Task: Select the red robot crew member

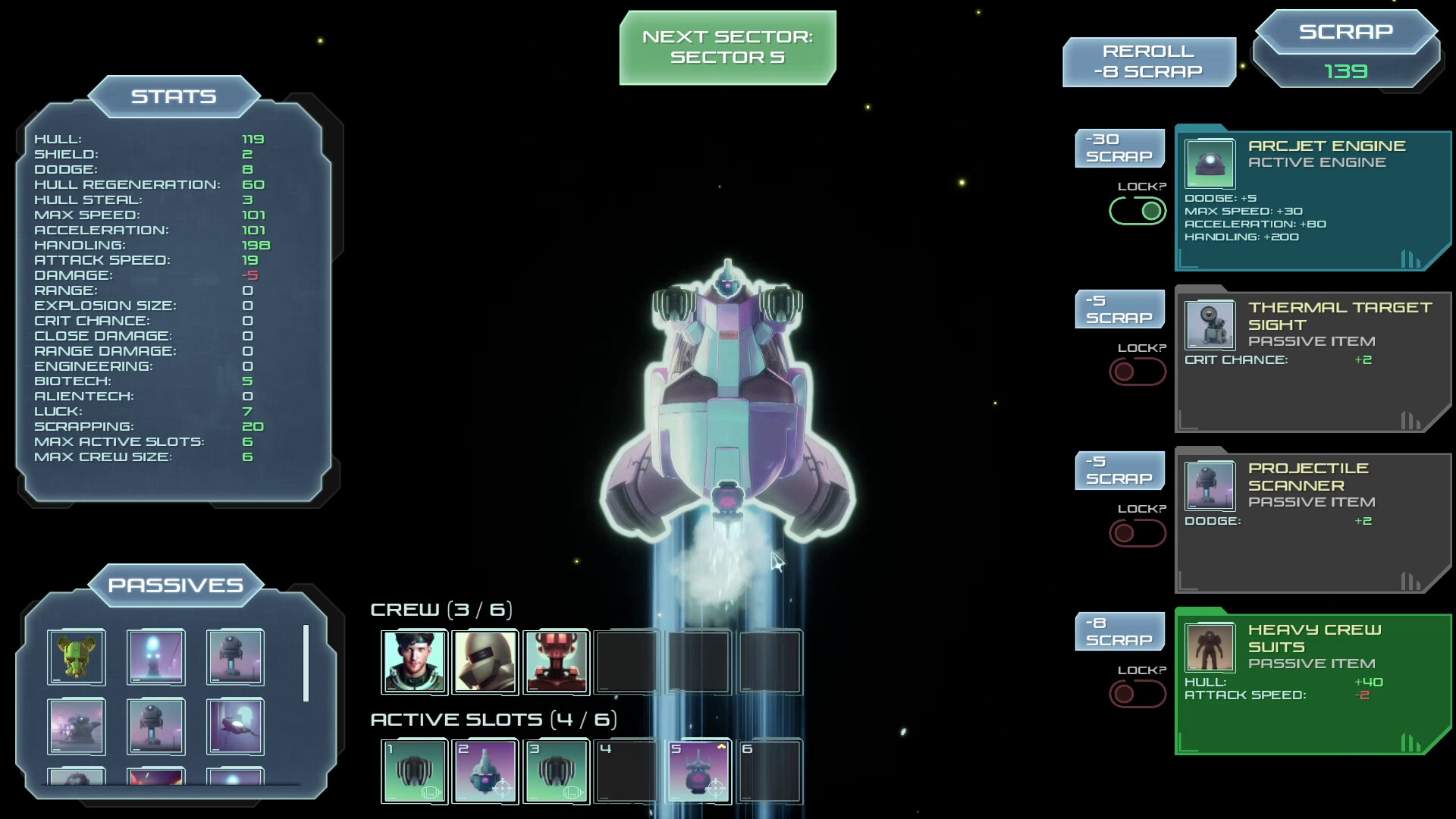Action: point(556,661)
